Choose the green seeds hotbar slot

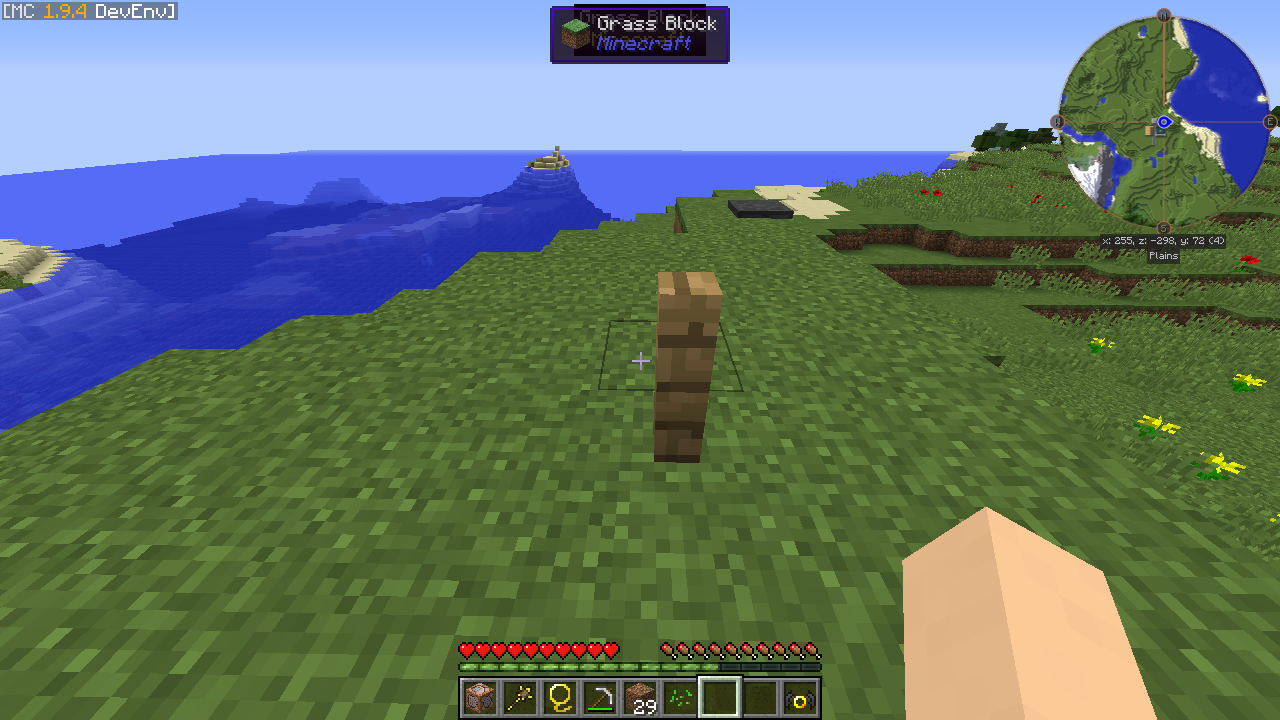point(680,698)
